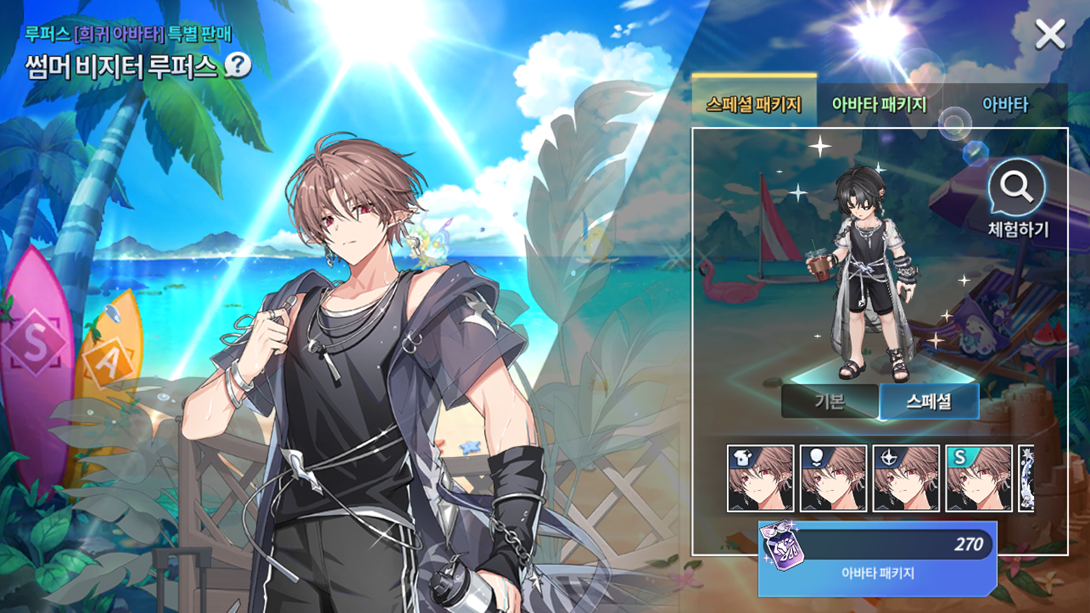Pick the thumbnail with the speech bubble icon

coord(833,478)
